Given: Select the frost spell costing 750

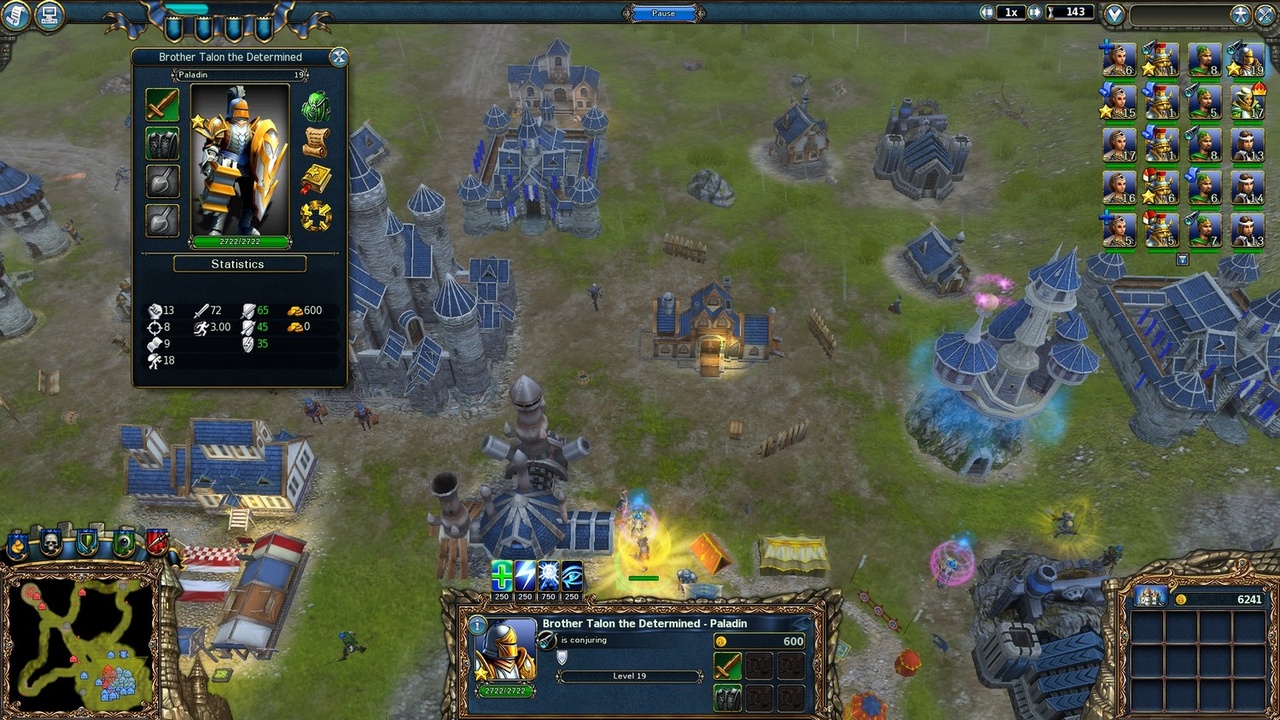Looking at the screenshot, I should click(547, 576).
